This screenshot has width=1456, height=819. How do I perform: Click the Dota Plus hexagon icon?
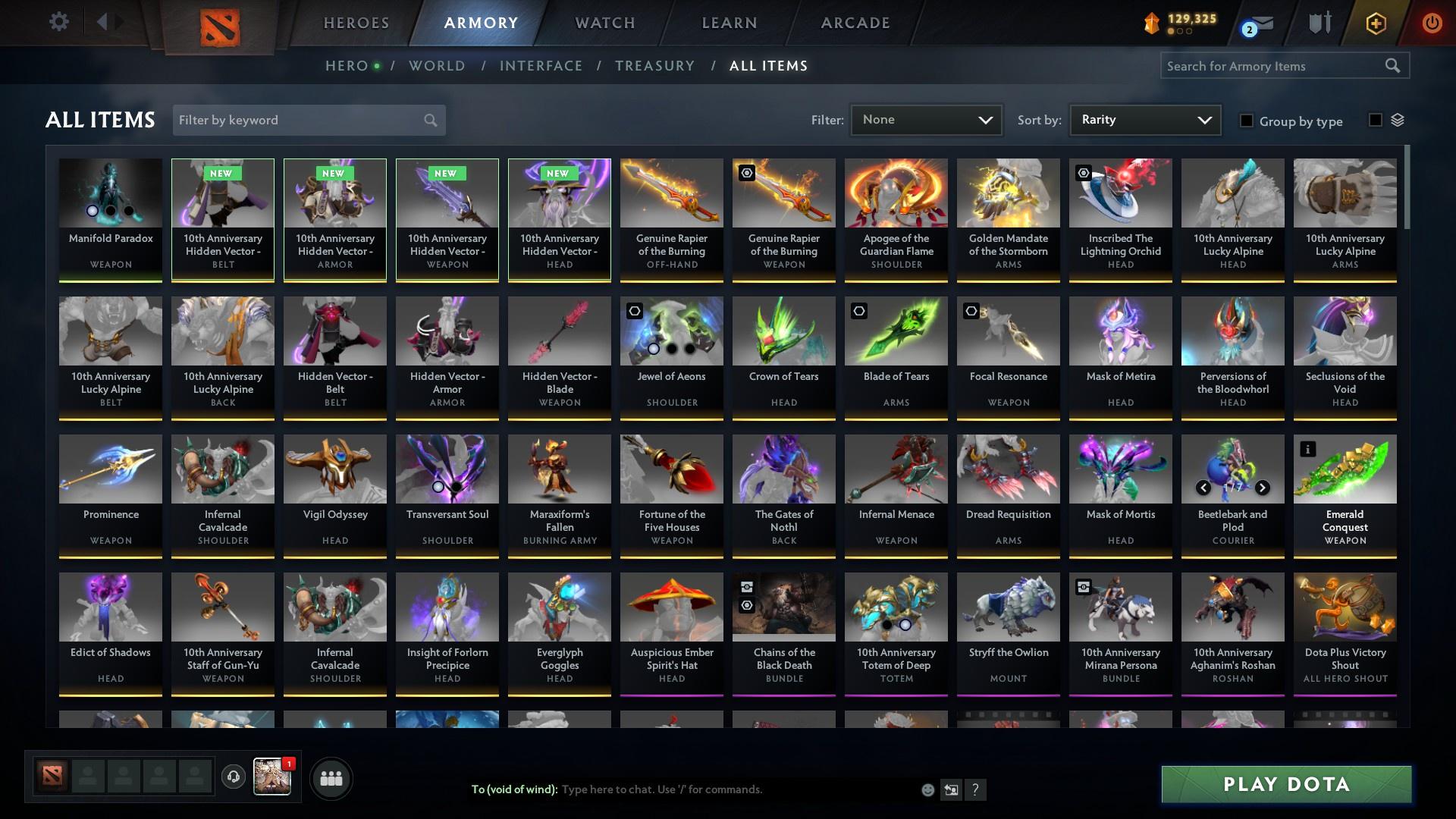[1375, 23]
